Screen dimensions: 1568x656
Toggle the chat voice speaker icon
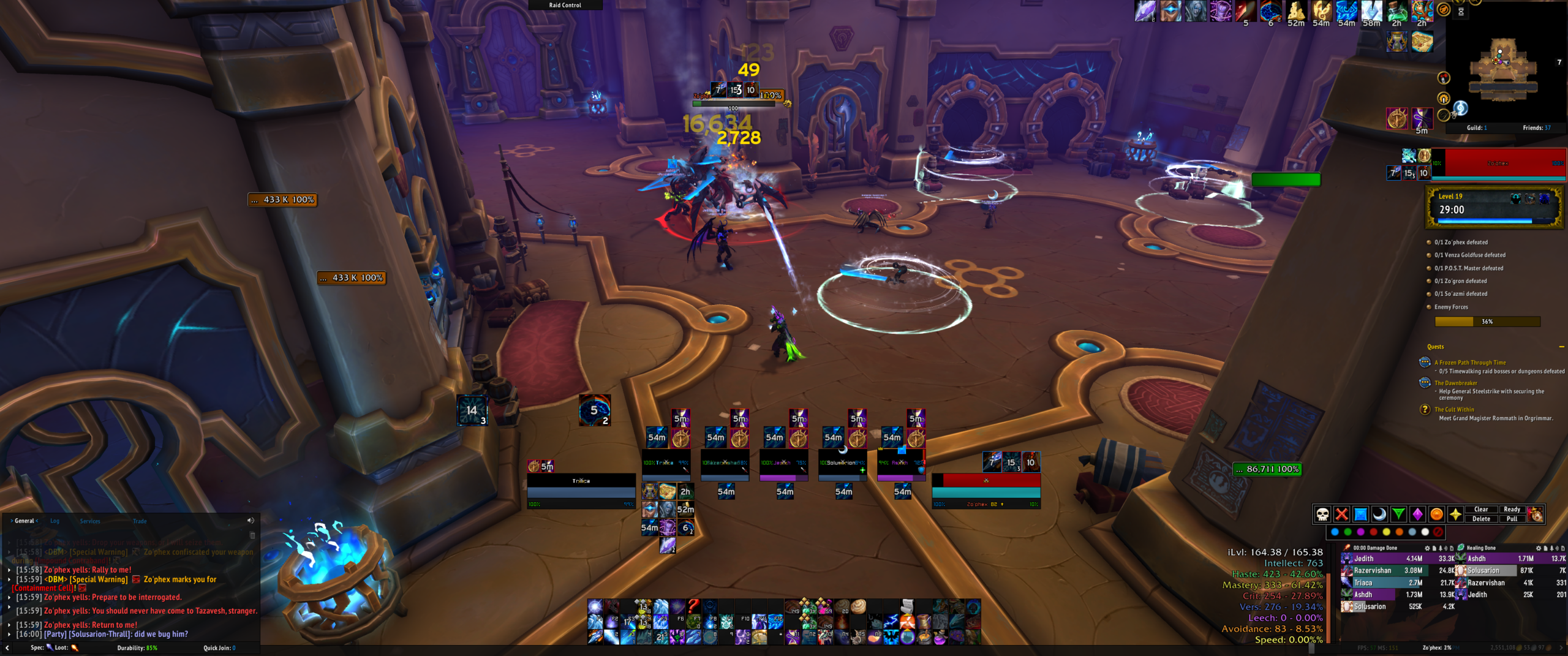[251, 521]
